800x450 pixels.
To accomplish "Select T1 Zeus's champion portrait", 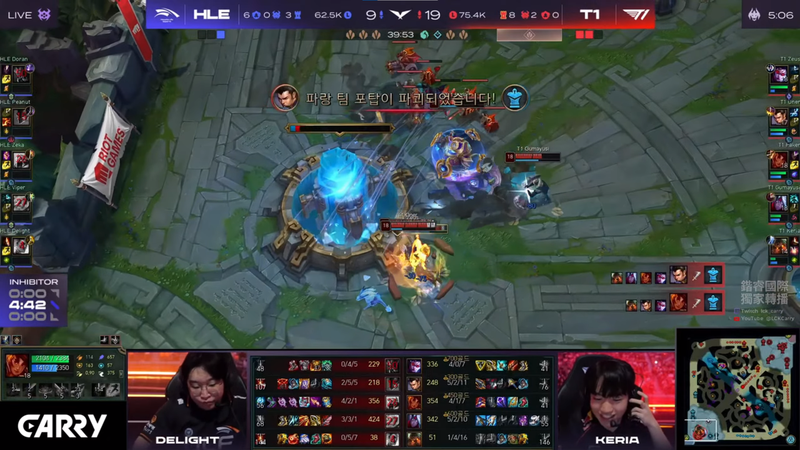I will click(779, 74).
